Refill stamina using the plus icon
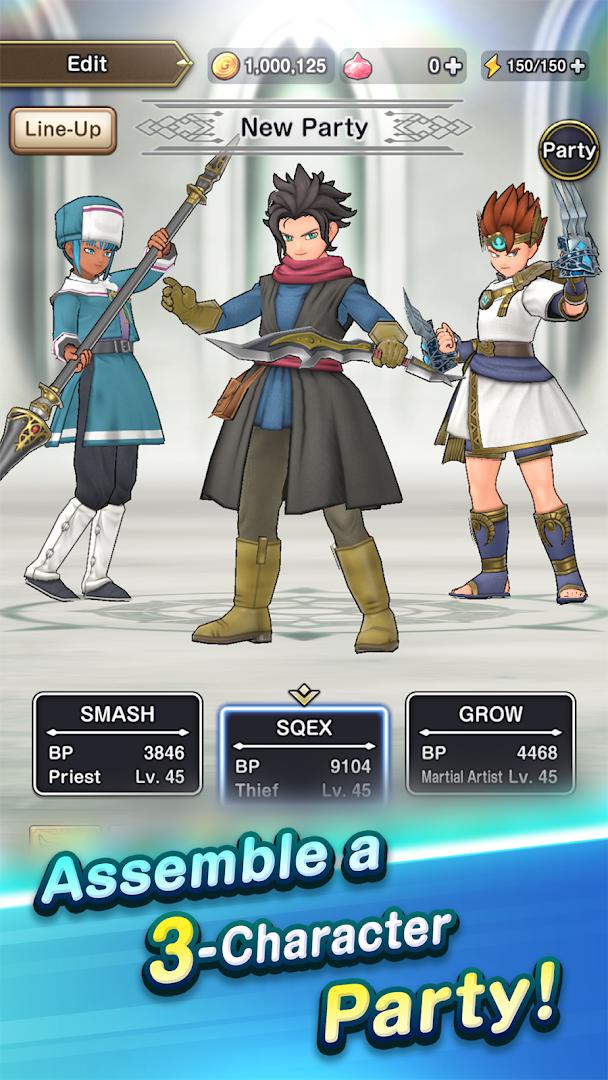Image resolution: width=608 pixels, height=1080 pixels. tap(580, 66)
